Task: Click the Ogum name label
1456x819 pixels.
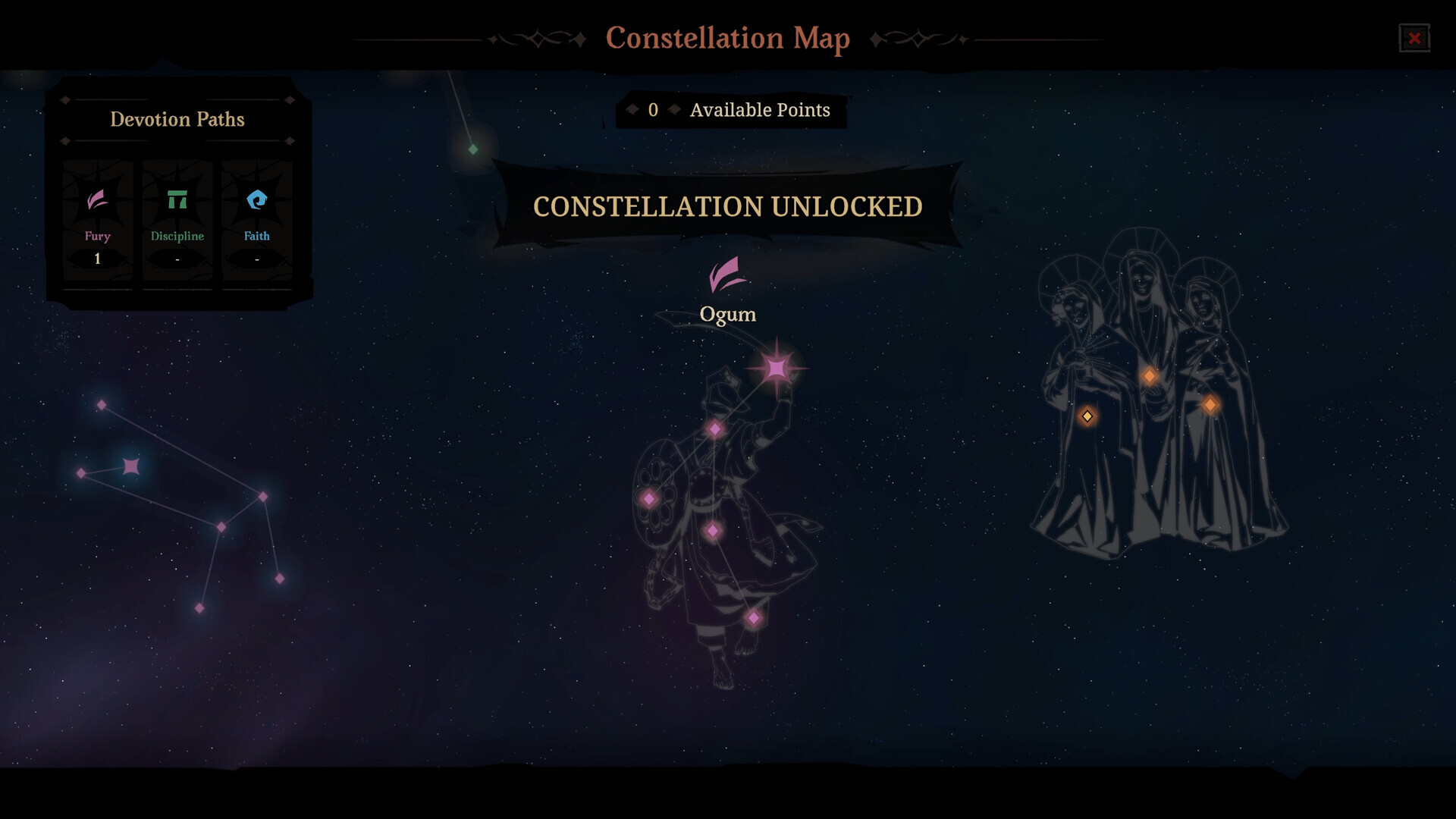Action: pyautogui.click(x=727, y=313)
